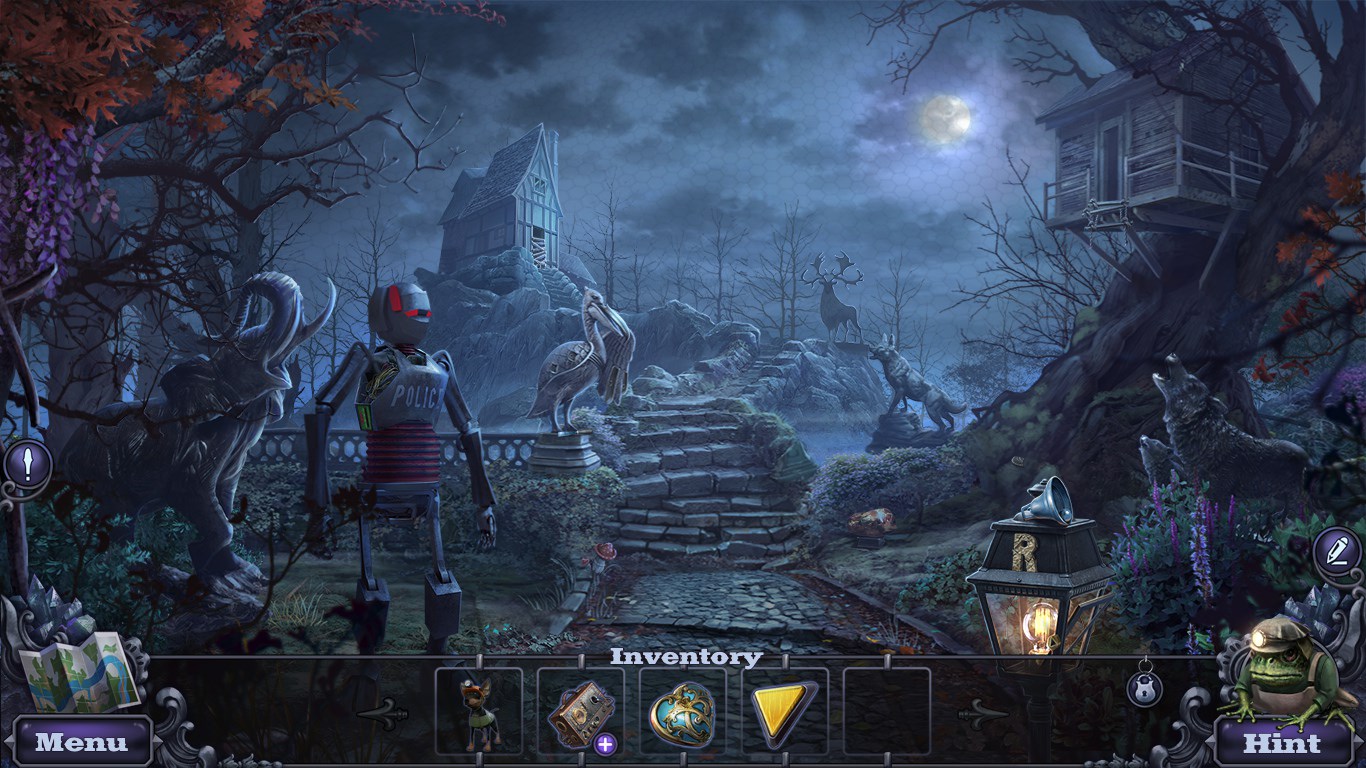Screen dimensions: 1366x768
Task: Open the Menu button
Action: 82,742
